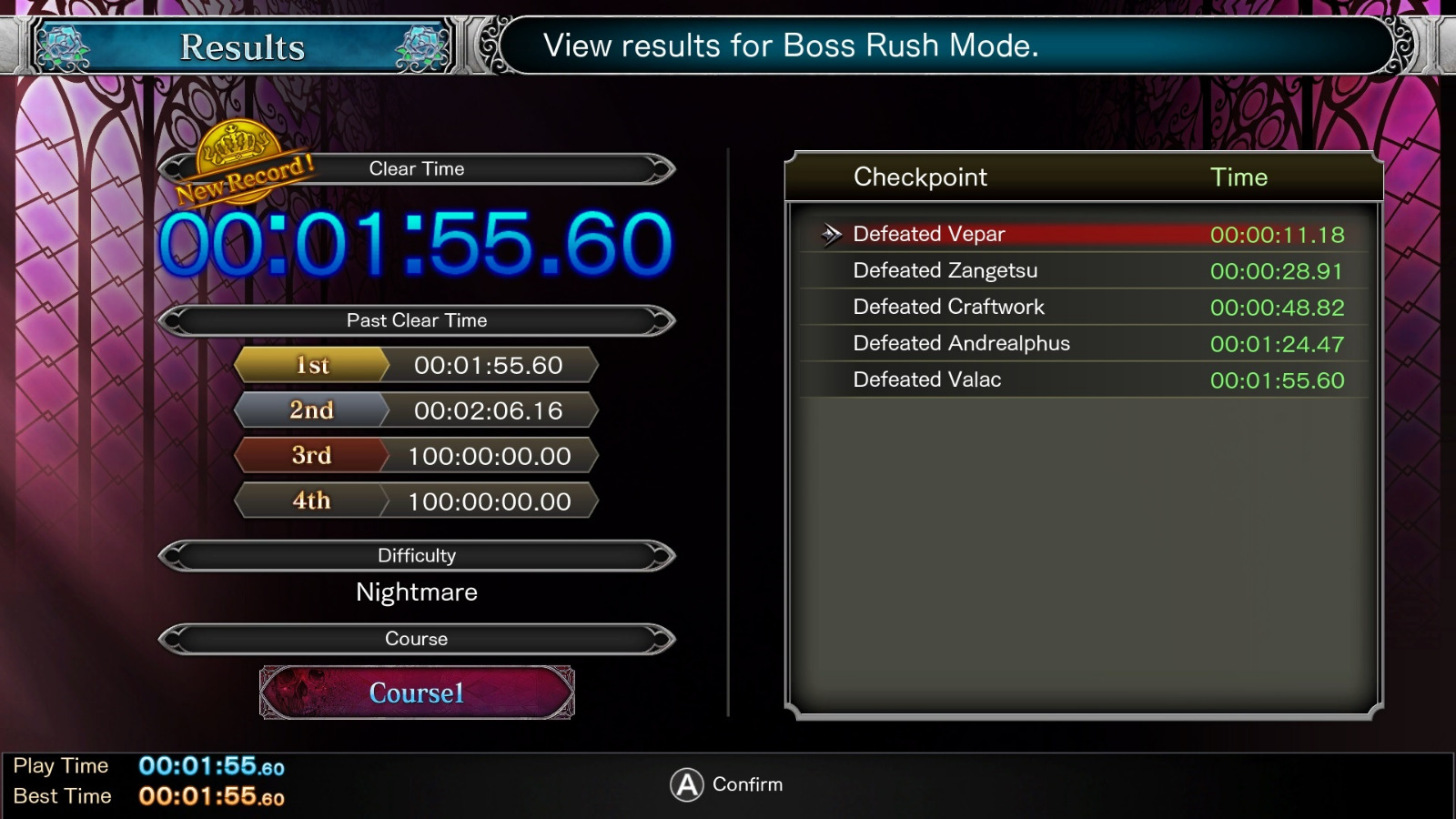Expand the Difficulty section header
Screen dimensions: 1456x819
coord(417,555)
